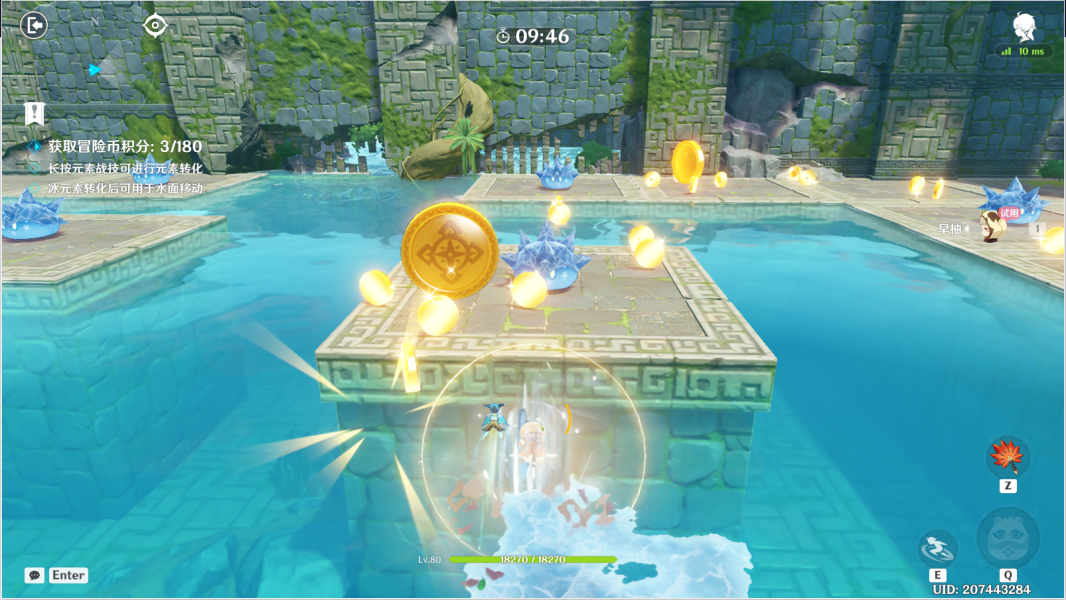Click the exit domain door icon
1066x600 pixels.
pos(34,25)
